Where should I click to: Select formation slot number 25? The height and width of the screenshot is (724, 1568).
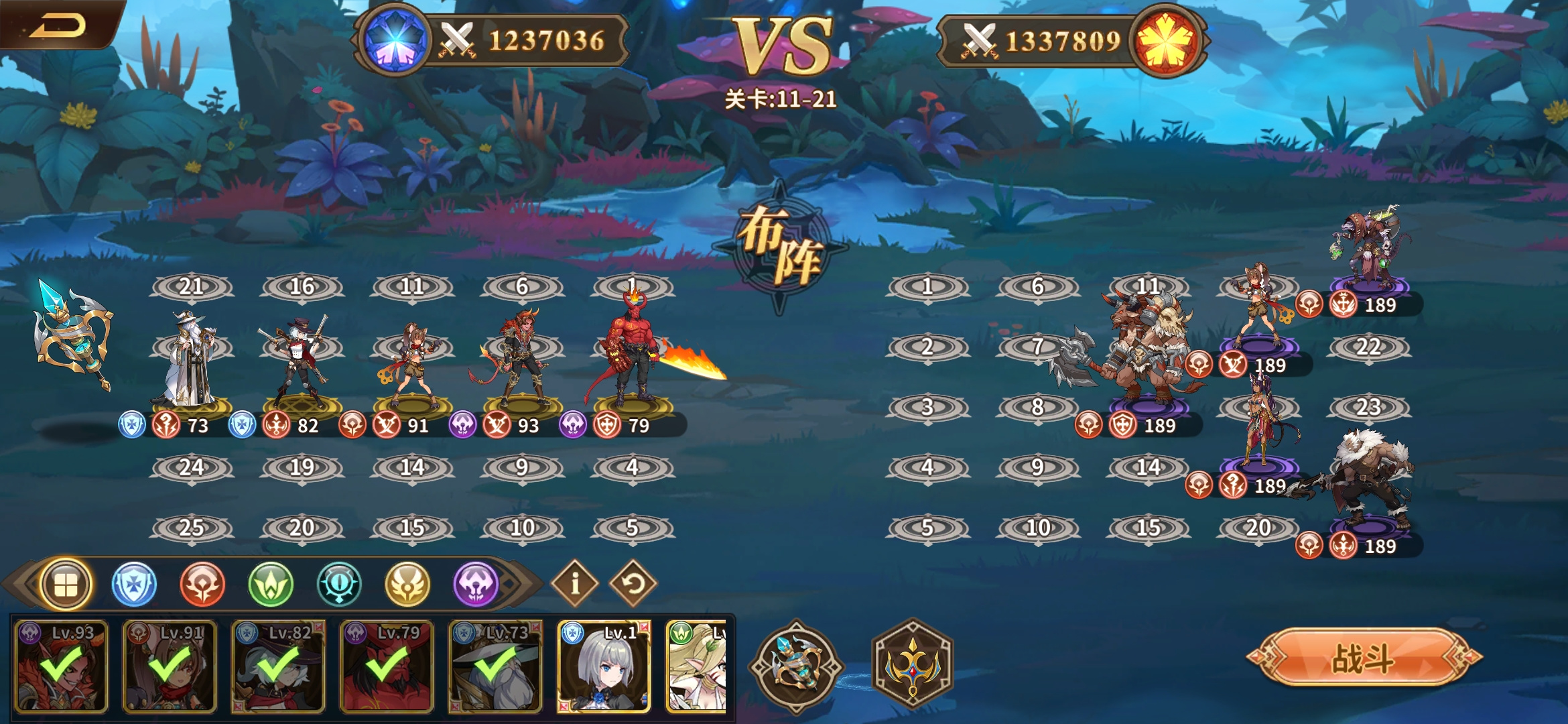click(x=192, y=528)
